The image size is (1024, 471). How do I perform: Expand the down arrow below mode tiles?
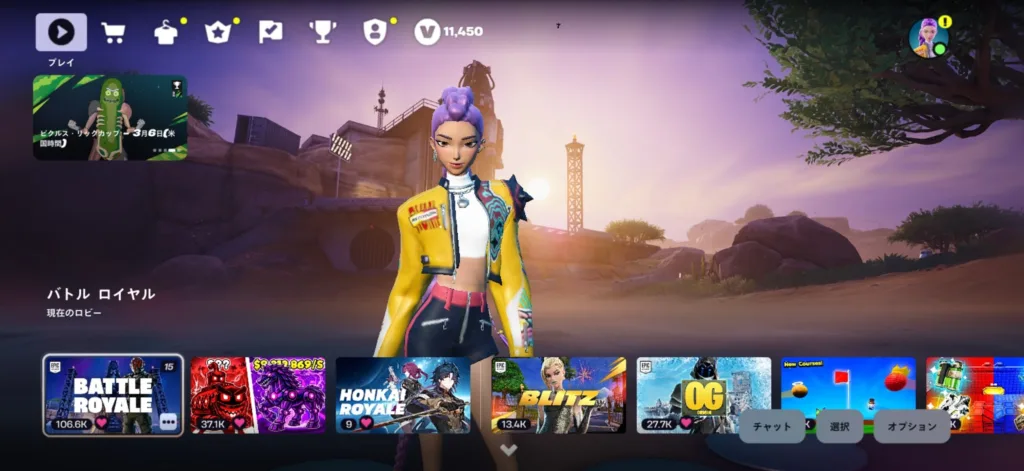coord(509,450)
